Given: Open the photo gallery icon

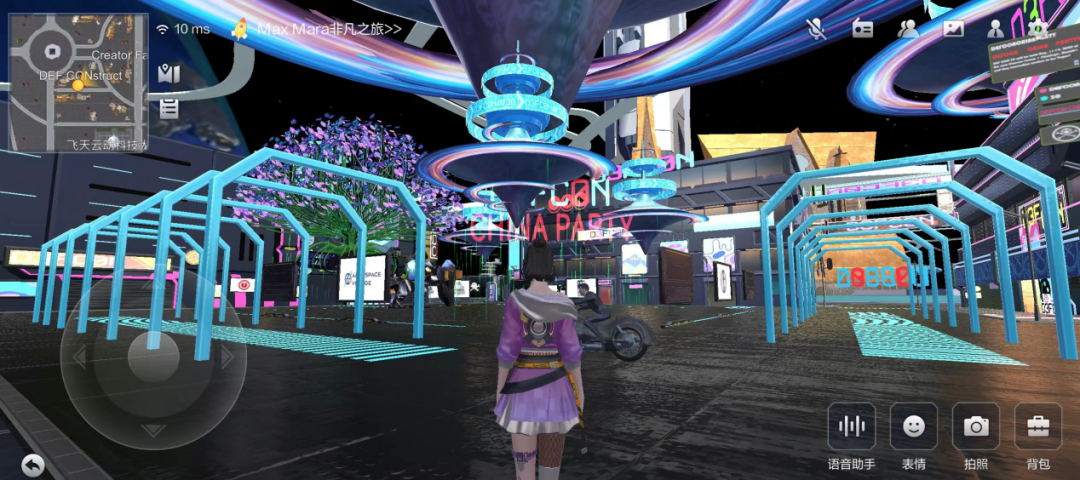Looking at the screenshot, I should (x=953, y=29).
